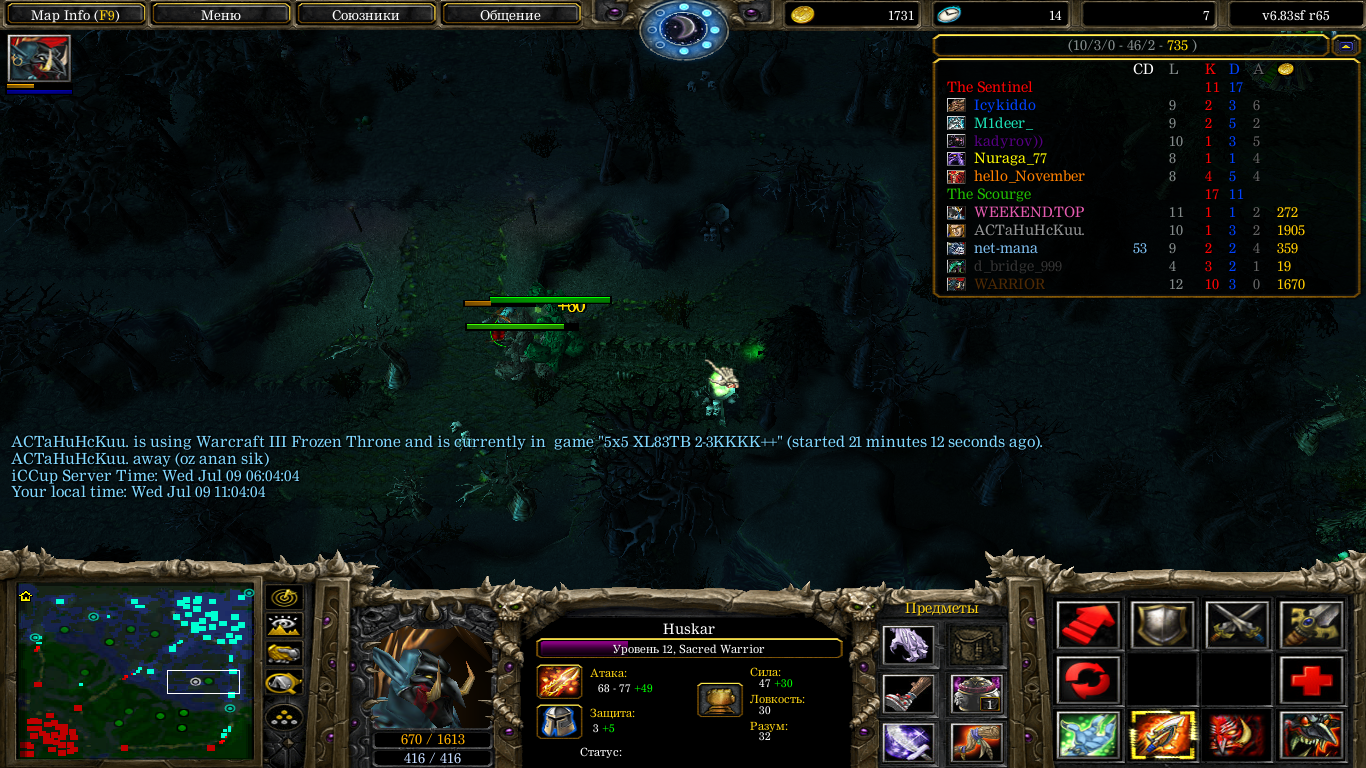This screenshot has width=1366, height=768.
Task: Select the Huskar hero icon at top-left
Action: pyautogui.click(x=39, y=59)
